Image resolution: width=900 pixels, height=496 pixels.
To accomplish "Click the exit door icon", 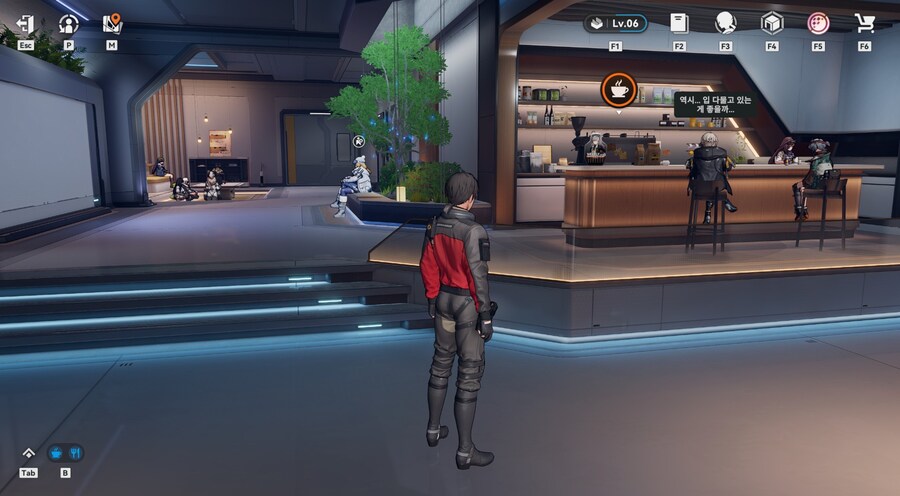I will coord(26,23).
